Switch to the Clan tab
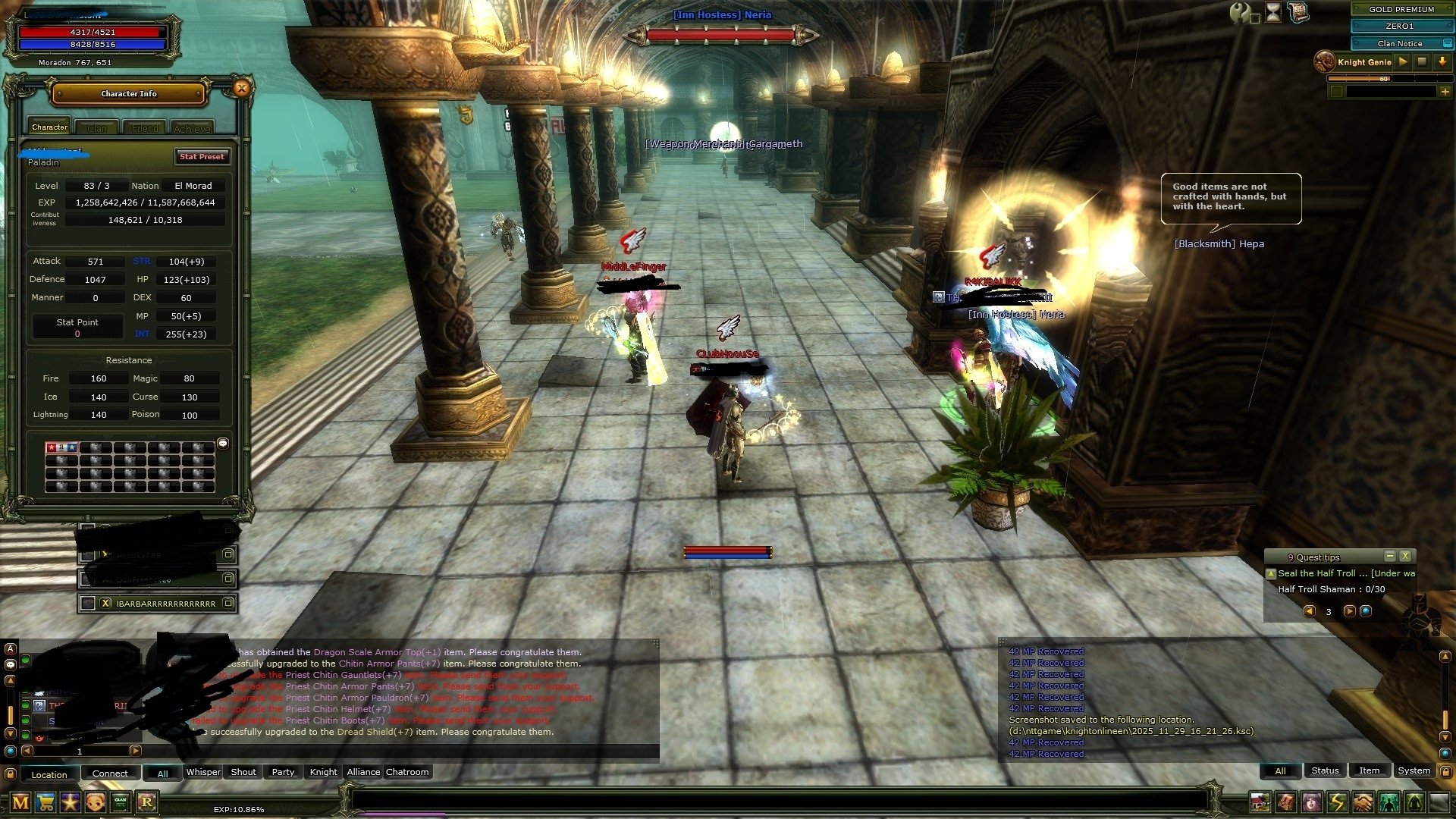1456x819 pixels. [97, 128]
